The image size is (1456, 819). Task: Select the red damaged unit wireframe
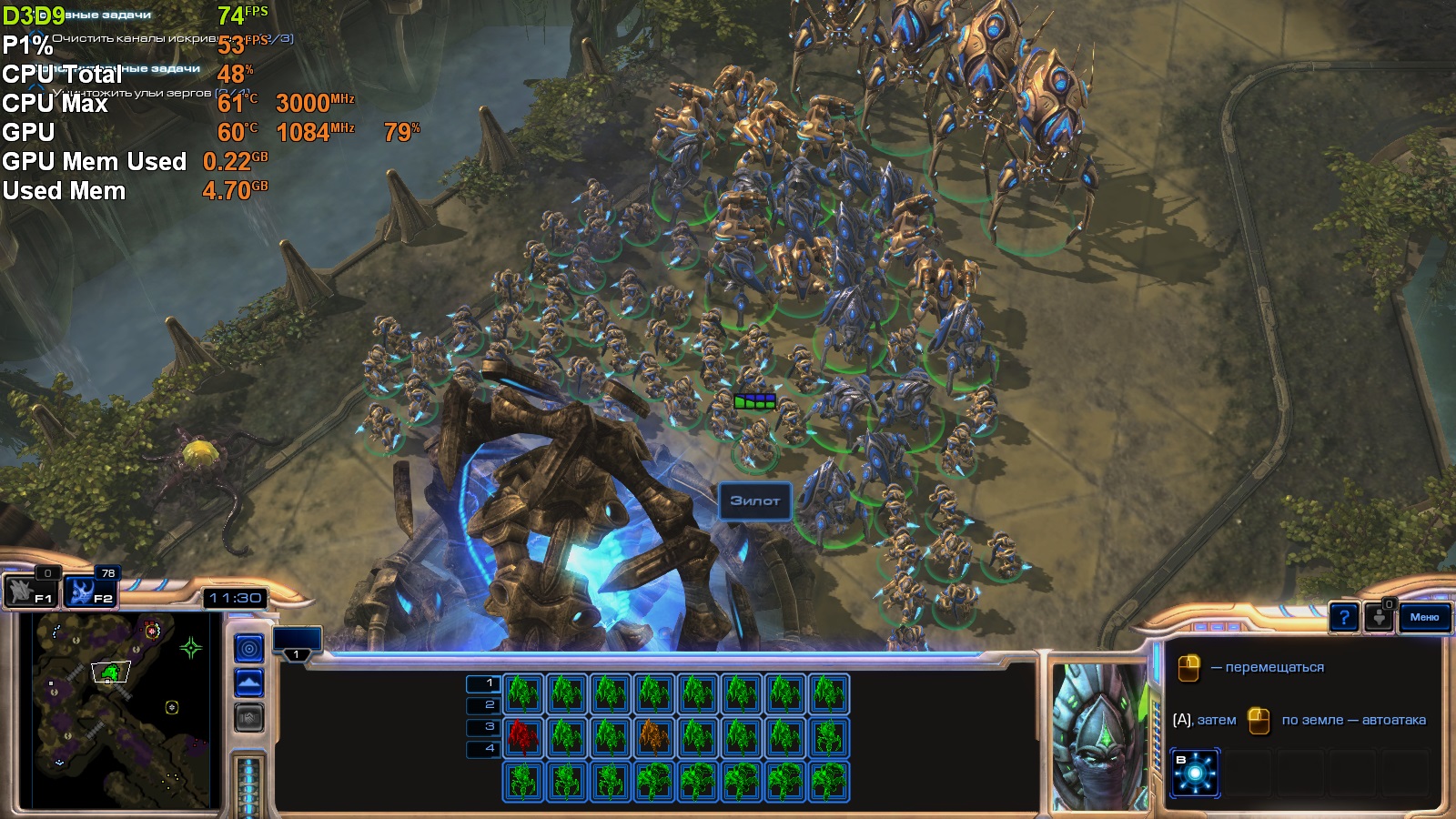(523, 737)
